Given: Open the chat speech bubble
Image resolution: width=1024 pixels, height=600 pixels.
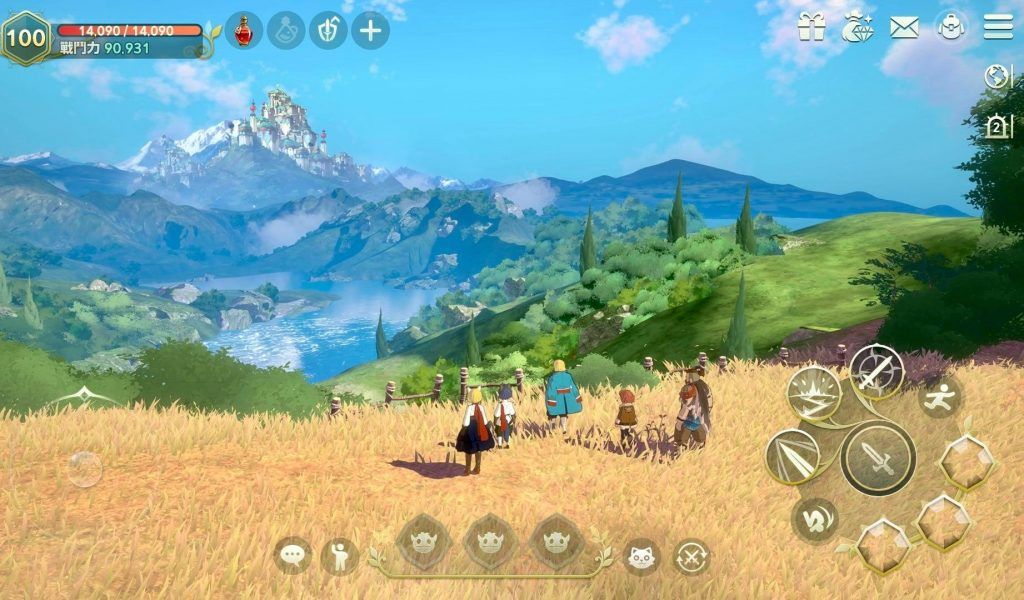Looking at the screenshot, I should 293,555.
